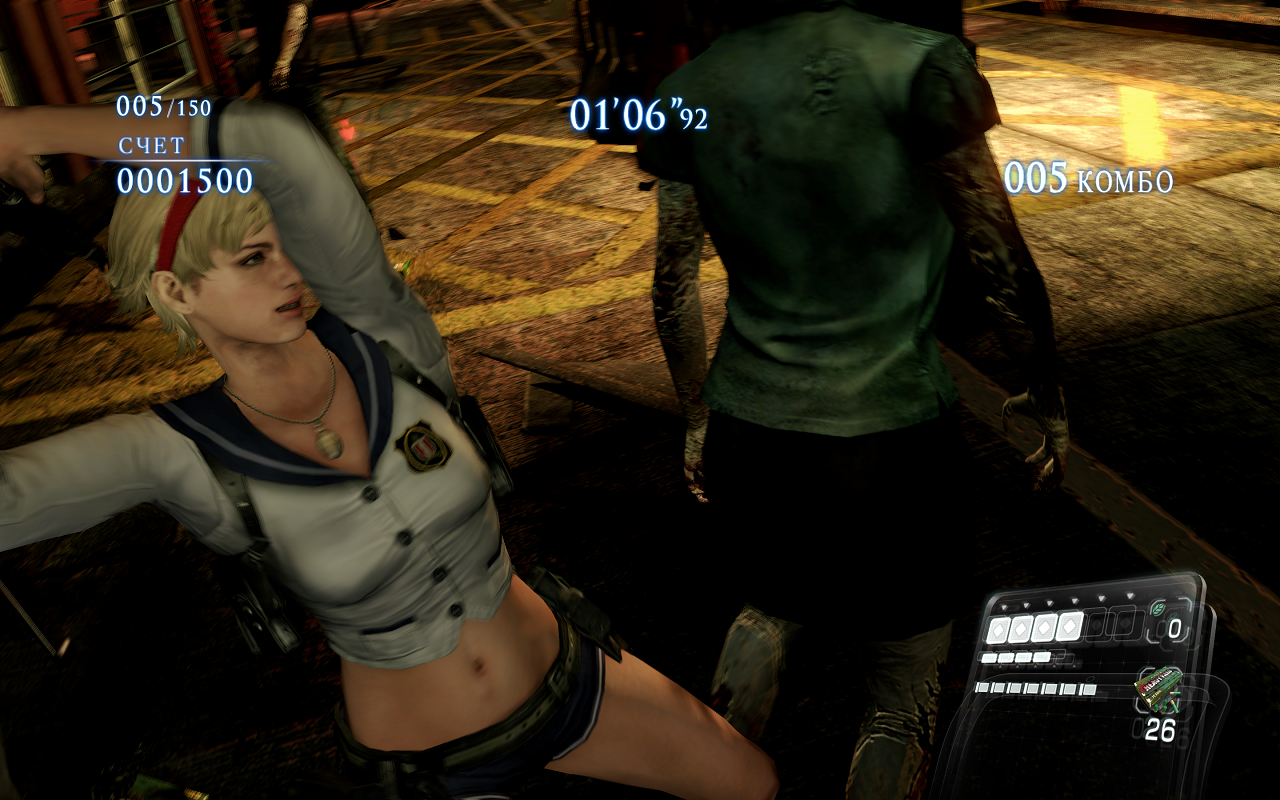This screenshot has width=1280, height=800.
Task: Select the shotgun shells ammo box icon
Action: click(1157, 692)
